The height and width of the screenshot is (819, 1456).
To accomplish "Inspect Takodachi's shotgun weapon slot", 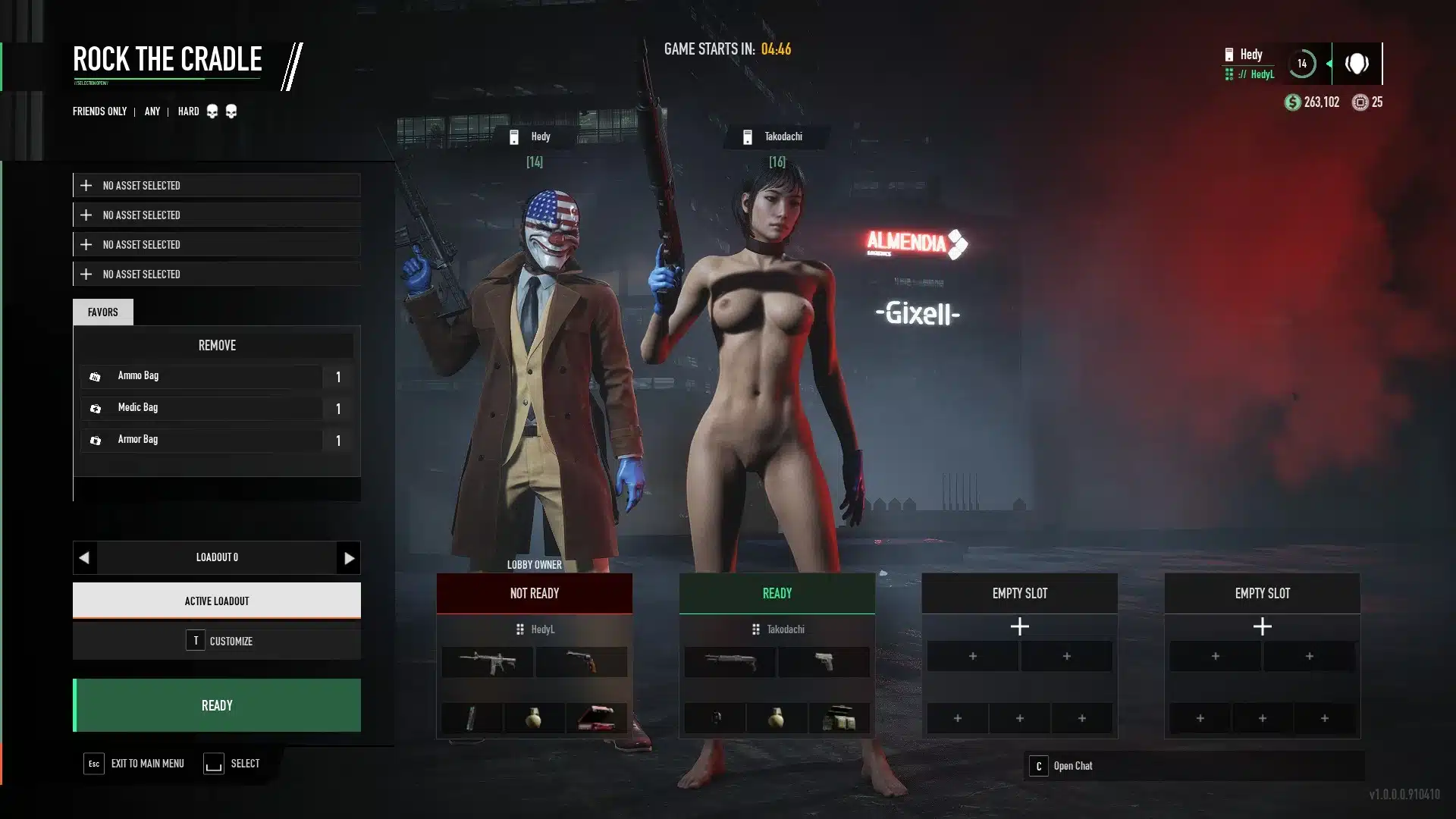I will [730, 662].
